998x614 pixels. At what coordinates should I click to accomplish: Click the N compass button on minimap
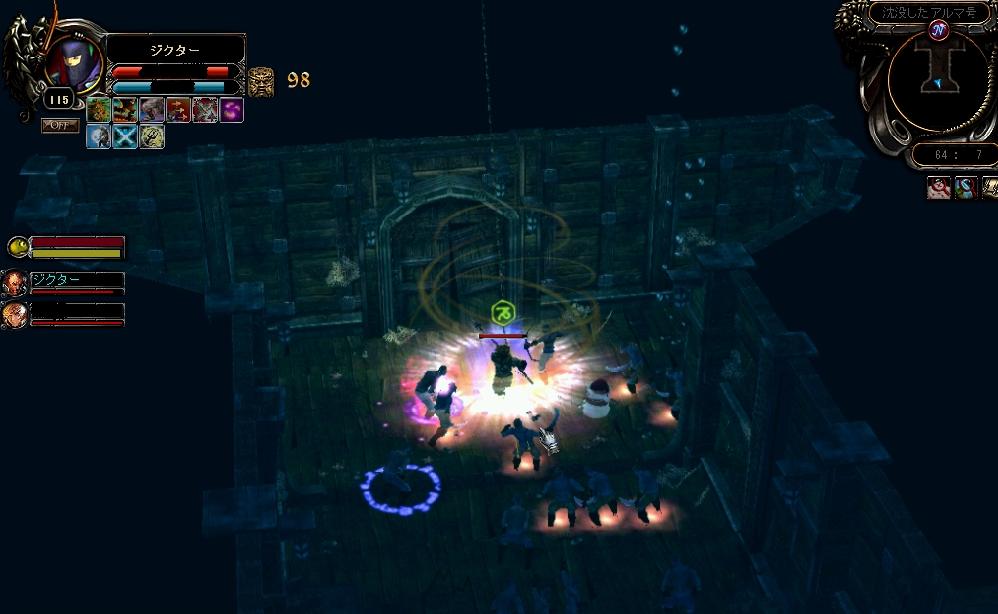point(939,30)
